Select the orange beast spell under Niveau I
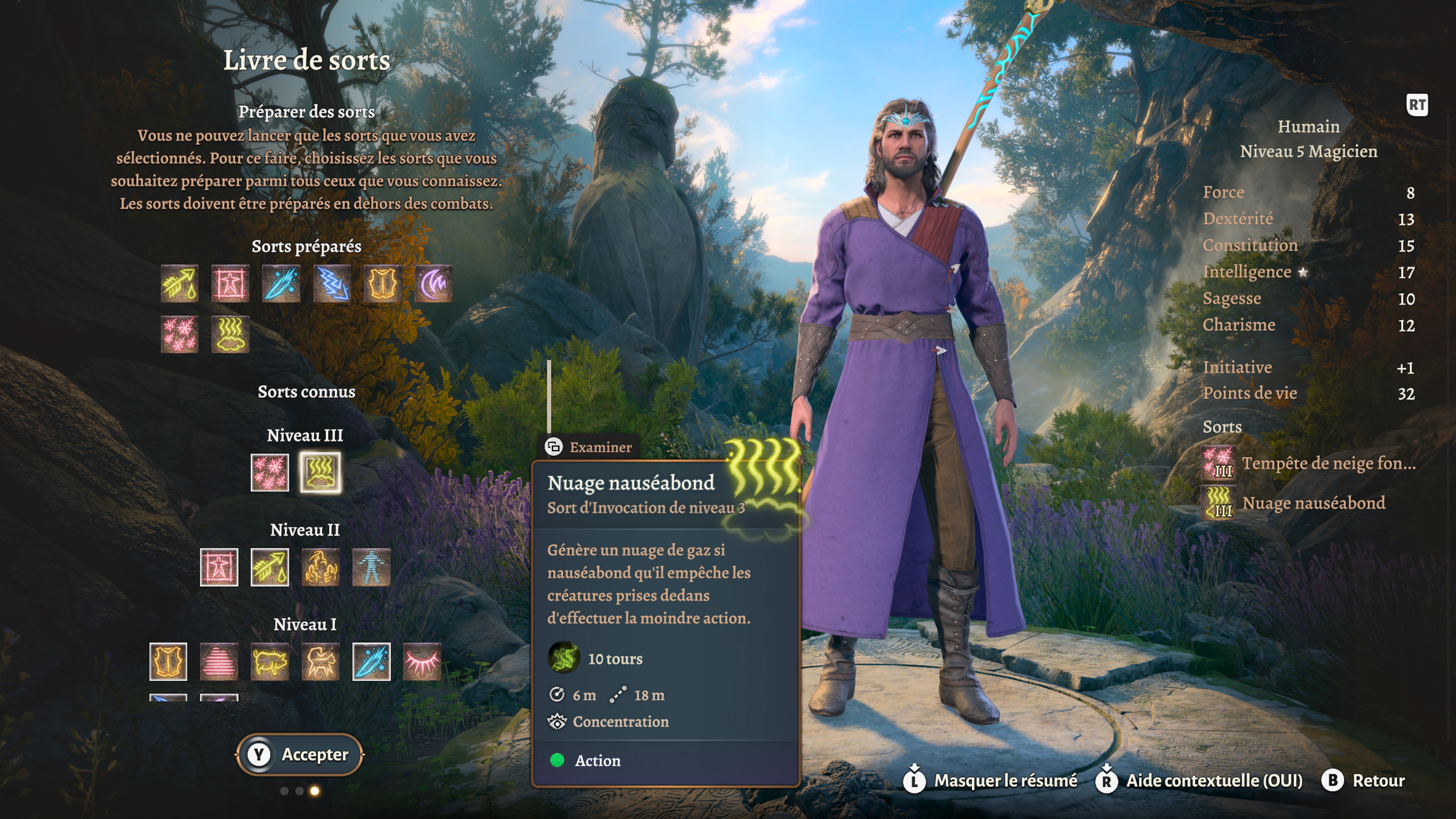The height and width of the screenshot is (819, 1456). click(x=320, y=661)
